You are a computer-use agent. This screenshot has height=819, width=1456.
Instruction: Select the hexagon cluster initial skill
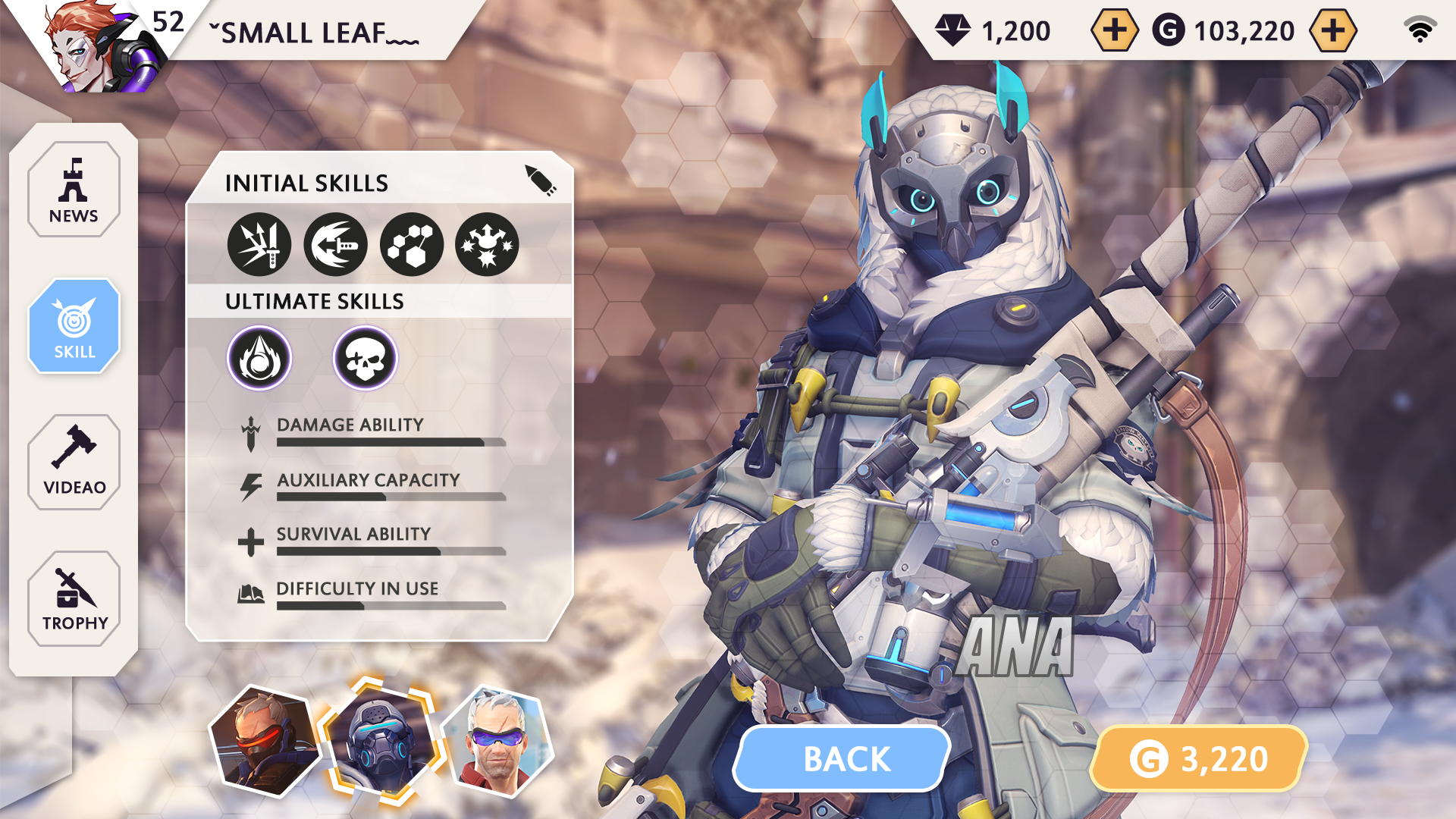(x=411, y=245)
